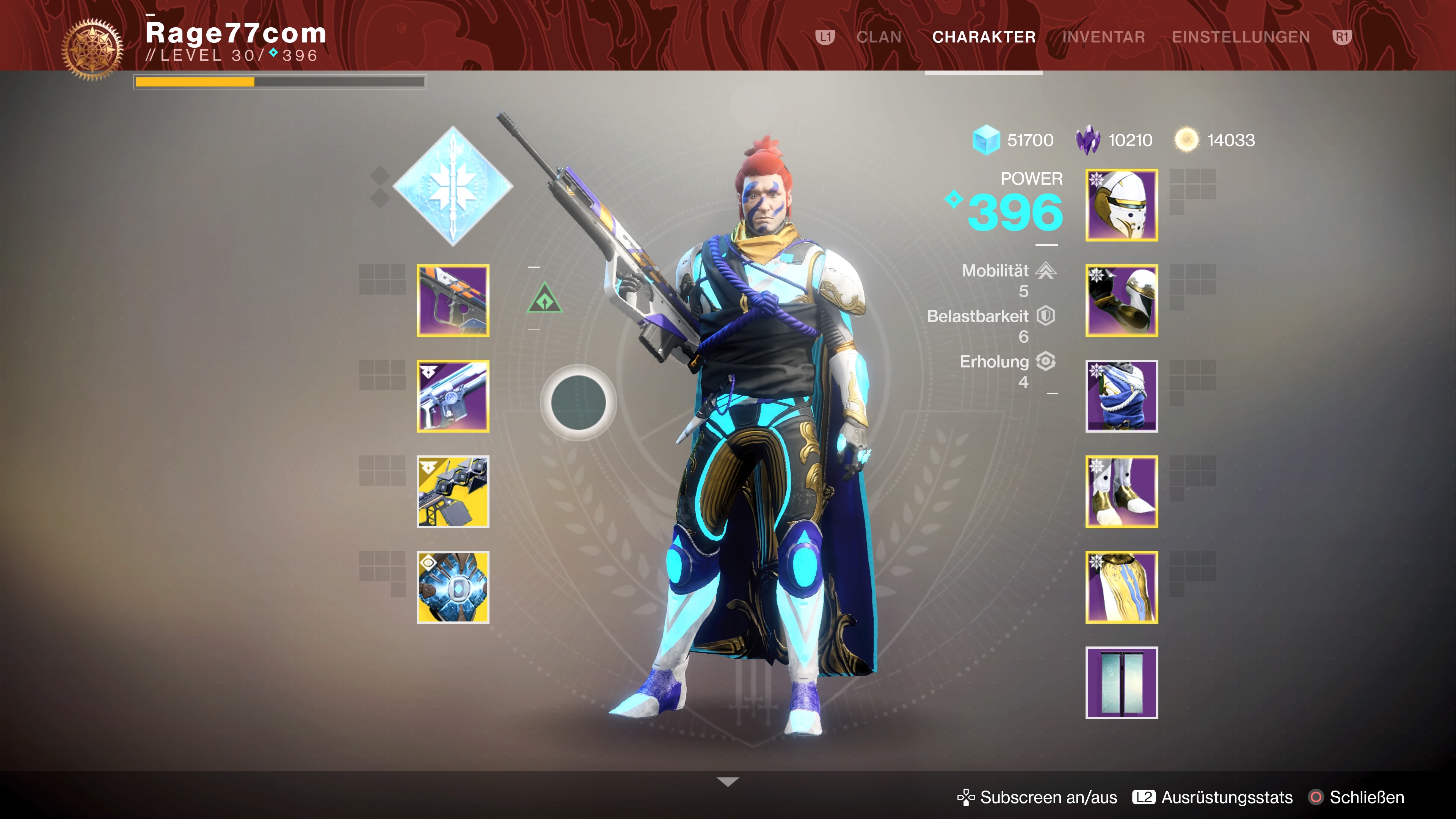Select the Charakter tab

tap(984, 37)
